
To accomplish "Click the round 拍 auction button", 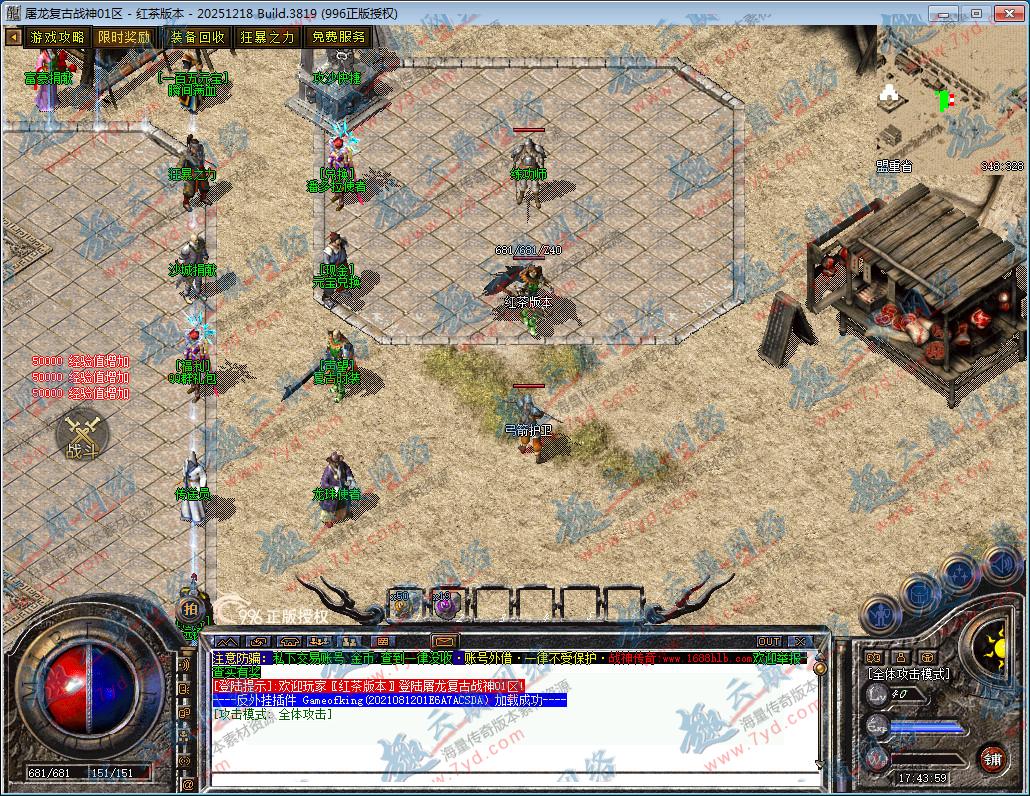I will (x=190, y=609).
